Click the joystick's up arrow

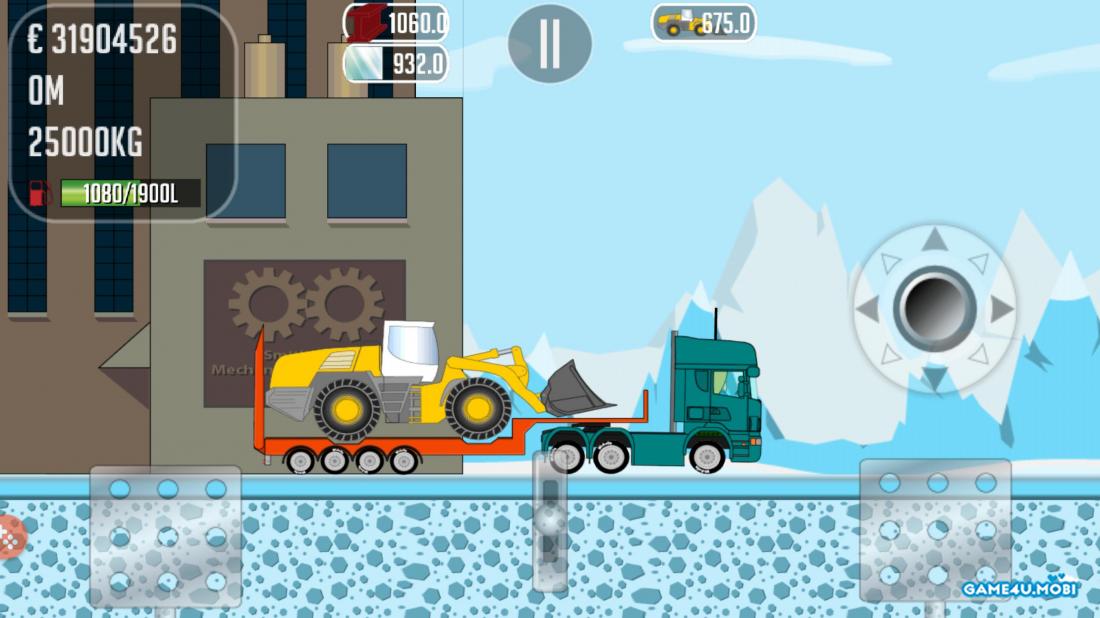pyautogui.click(x=934, y=240)
